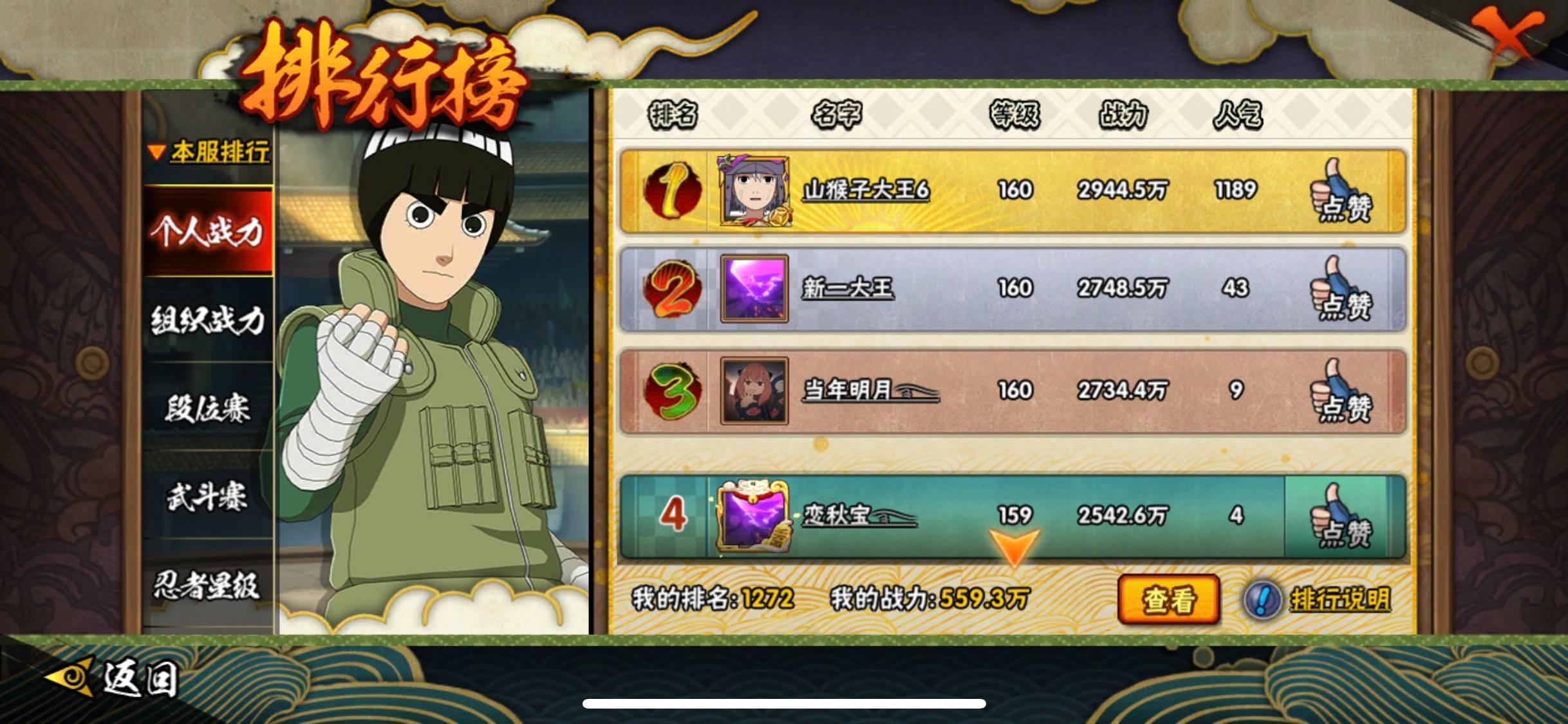Open the rank 4 恋秋宝 avatar

754,515
